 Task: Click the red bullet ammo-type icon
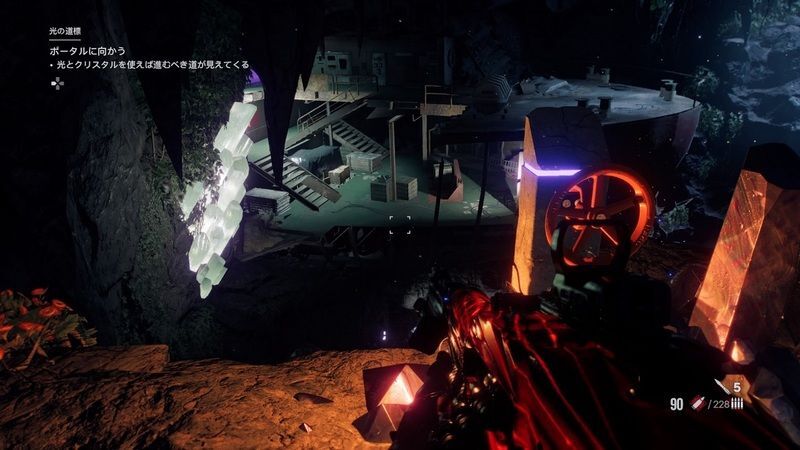(696, 403)
